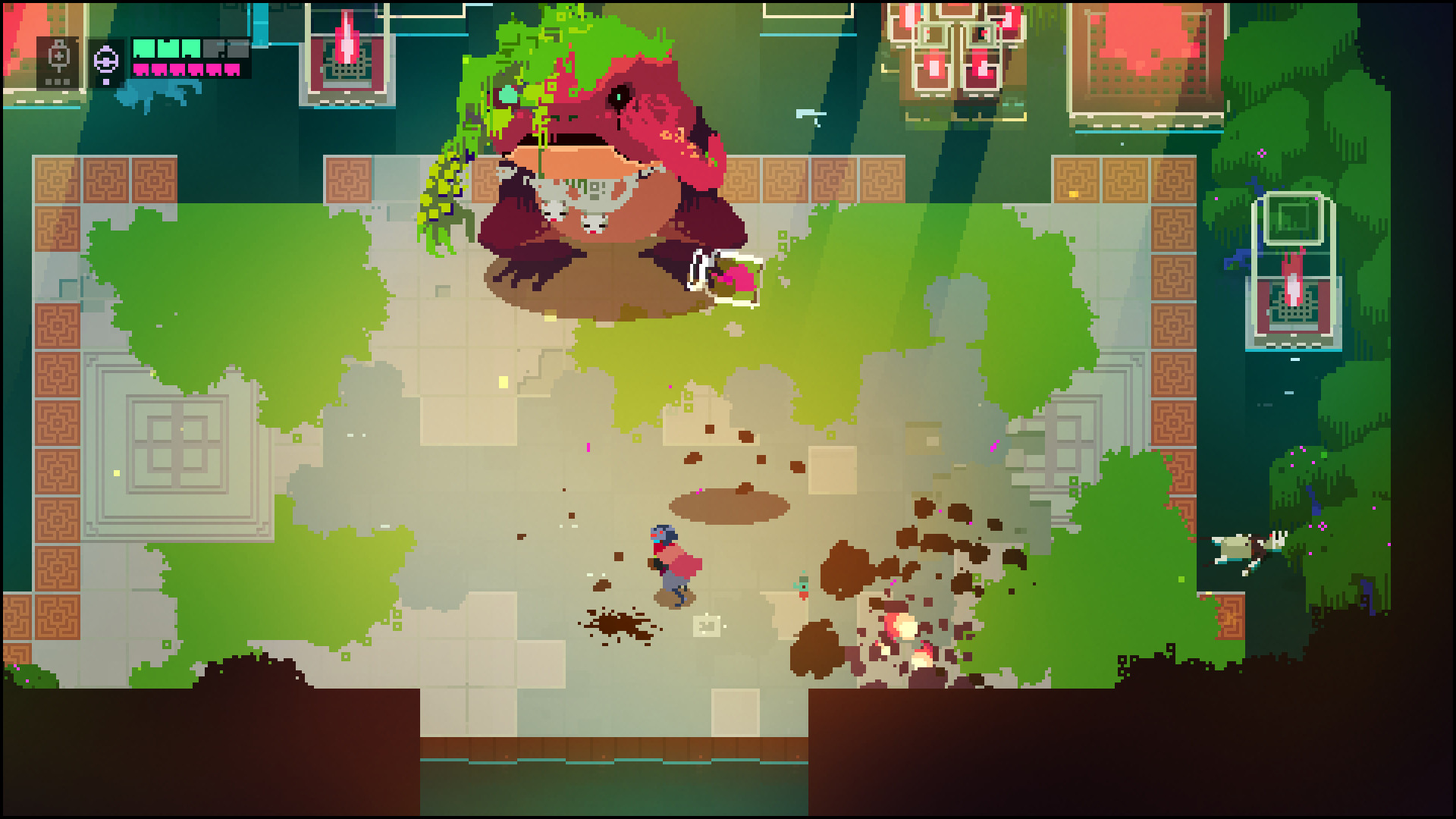Screen dimensions: 1456x819
Task: Toggle the first green health block
Action: coord(143,48)
